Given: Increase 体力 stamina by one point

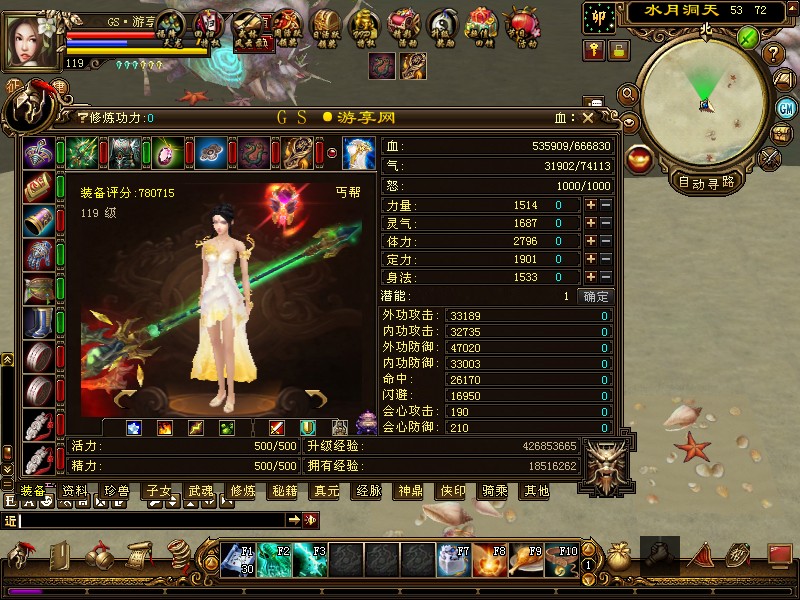Looking at the screenshot, I should (591, 241).
